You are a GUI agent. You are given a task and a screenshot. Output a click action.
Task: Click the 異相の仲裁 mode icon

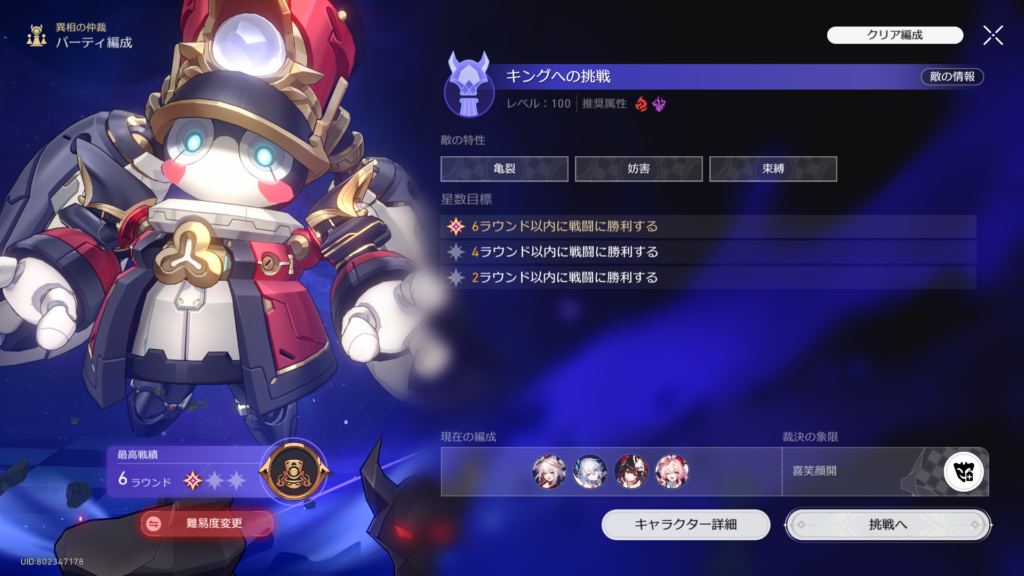36,38
